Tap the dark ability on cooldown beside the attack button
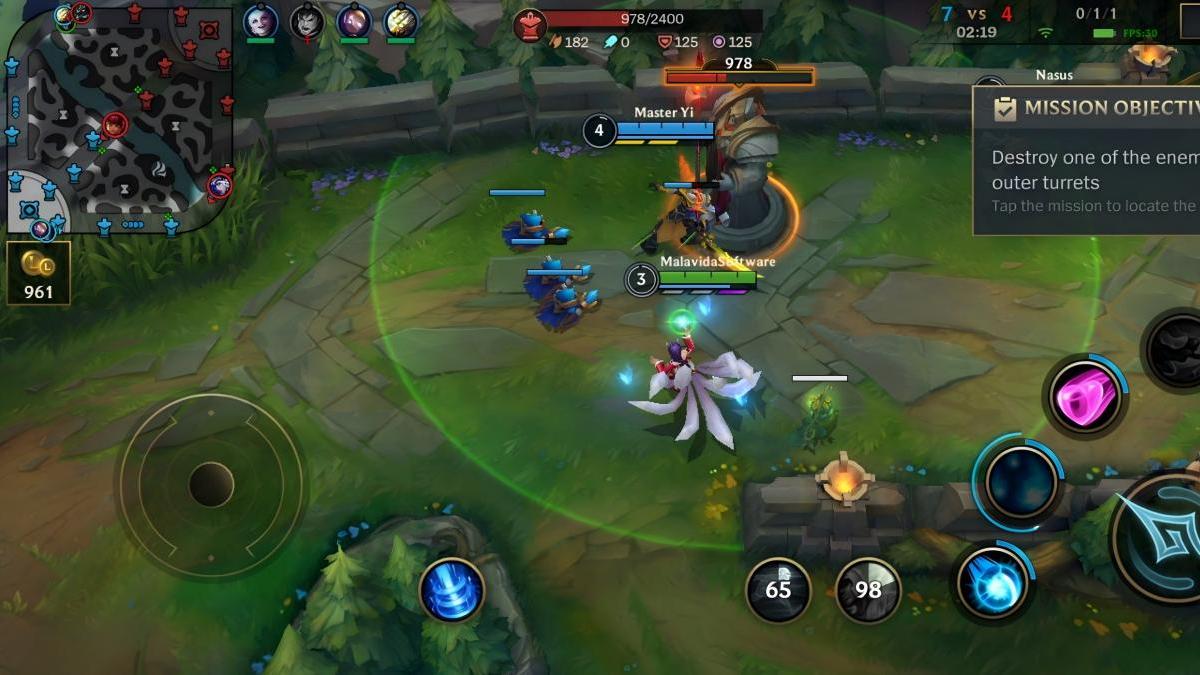 (1021, 483)
